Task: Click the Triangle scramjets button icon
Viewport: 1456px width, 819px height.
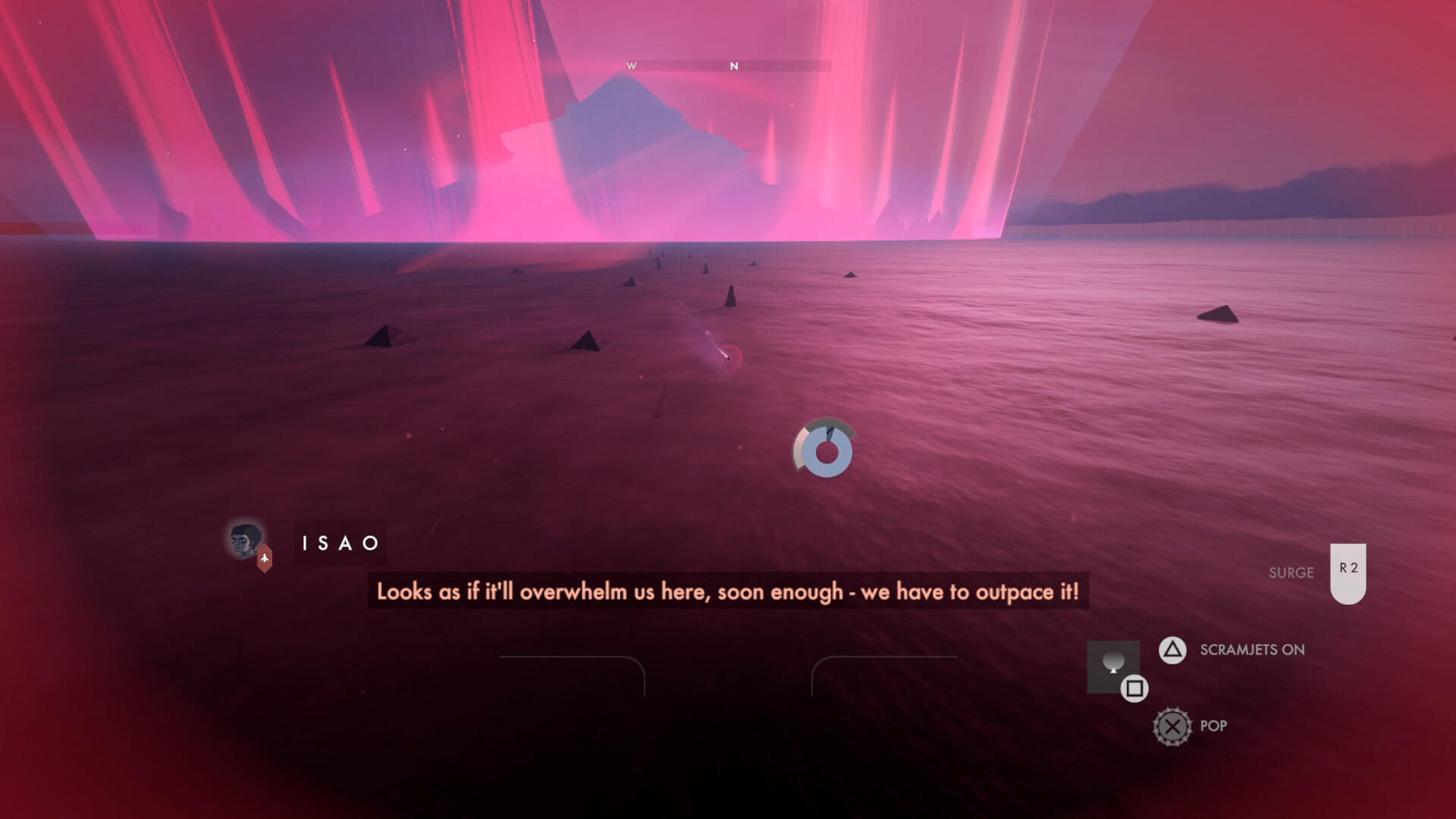Action: (x=1172, y=650)
